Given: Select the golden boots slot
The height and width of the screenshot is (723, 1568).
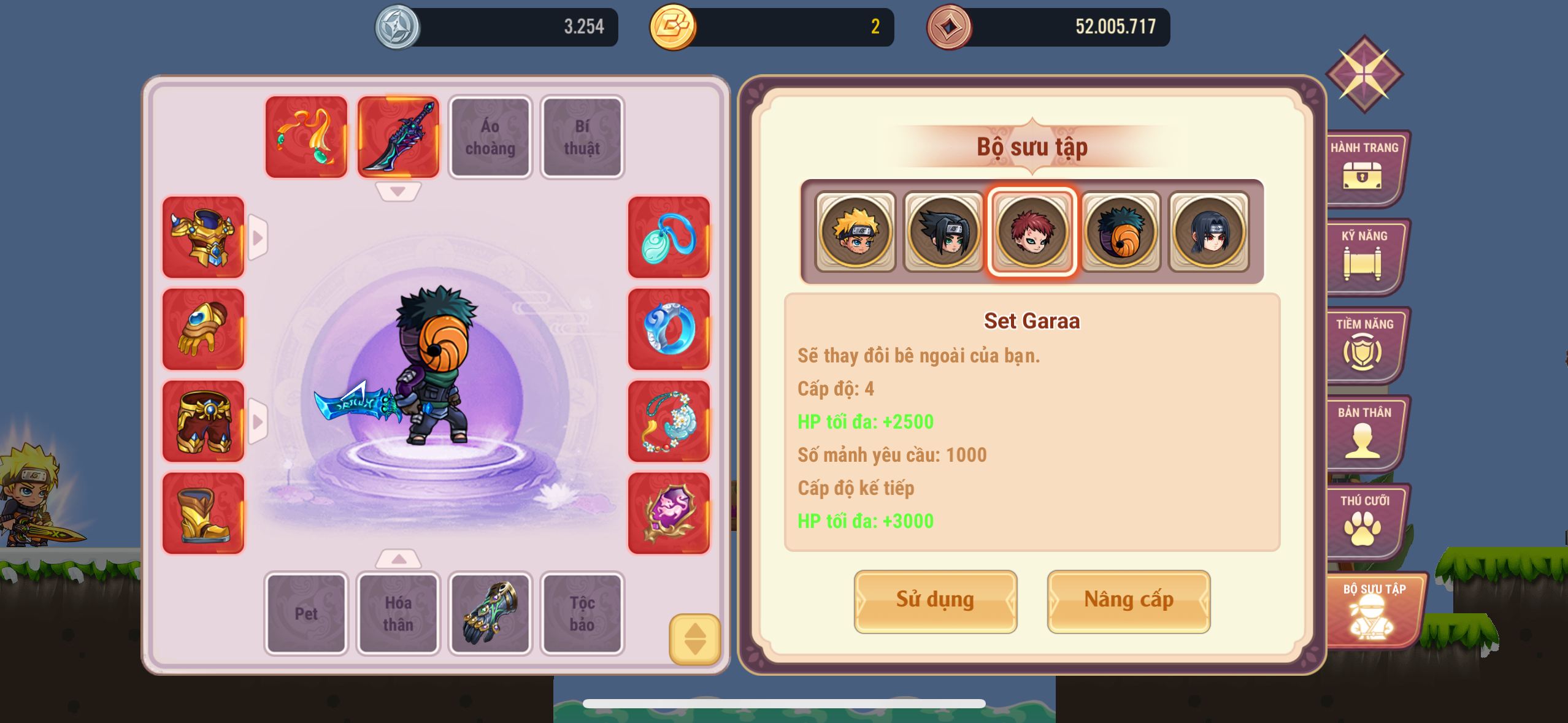Looking at the screenshot, I should [x=203, y=513].
